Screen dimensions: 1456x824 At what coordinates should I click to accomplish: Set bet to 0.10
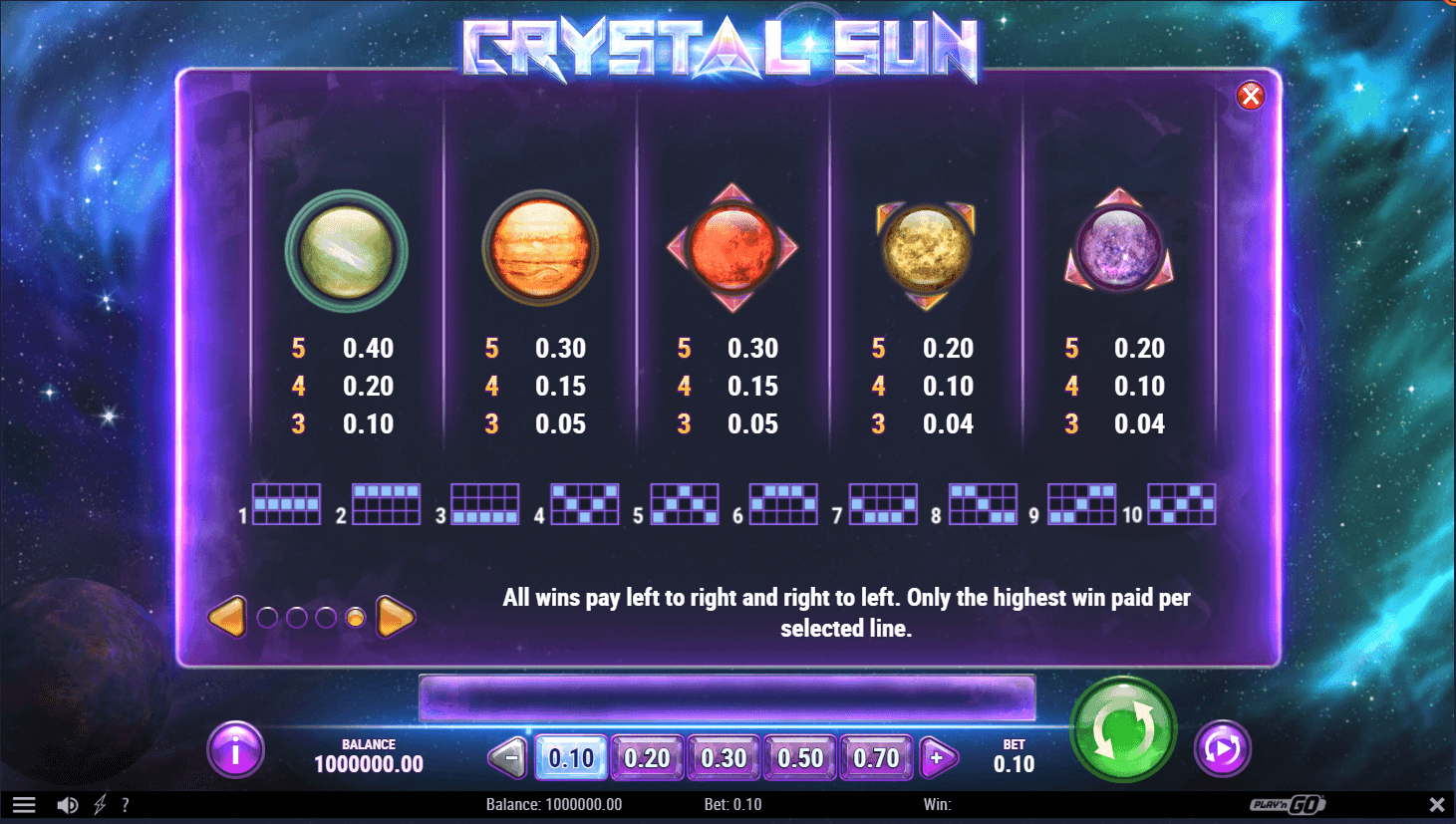click(571, 758)
